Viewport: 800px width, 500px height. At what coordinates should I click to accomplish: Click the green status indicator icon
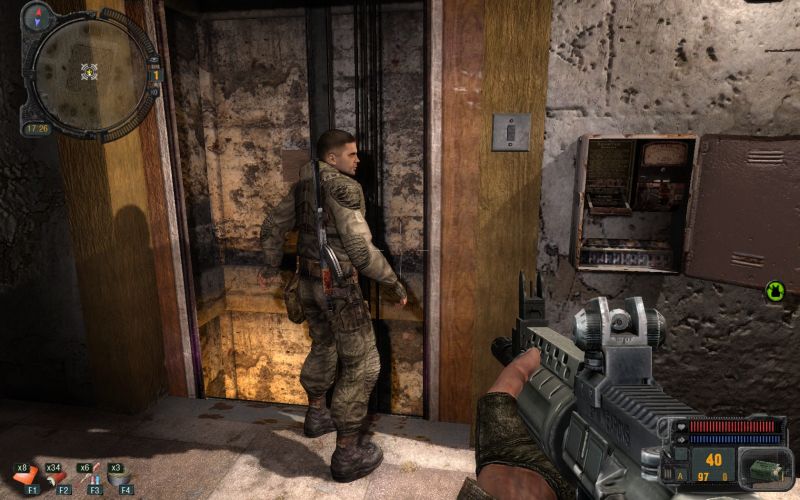[x=774, y=292]
